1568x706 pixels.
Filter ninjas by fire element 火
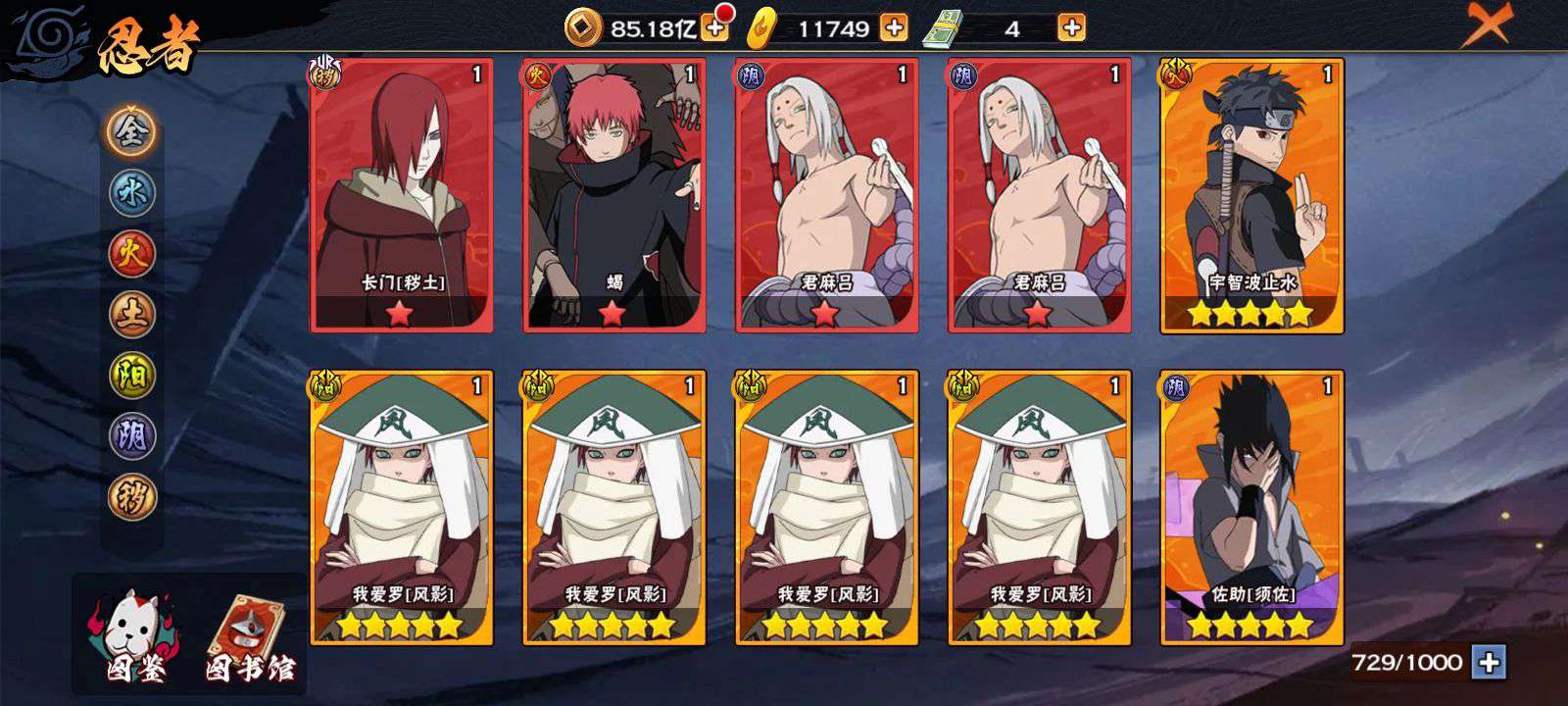131,253
